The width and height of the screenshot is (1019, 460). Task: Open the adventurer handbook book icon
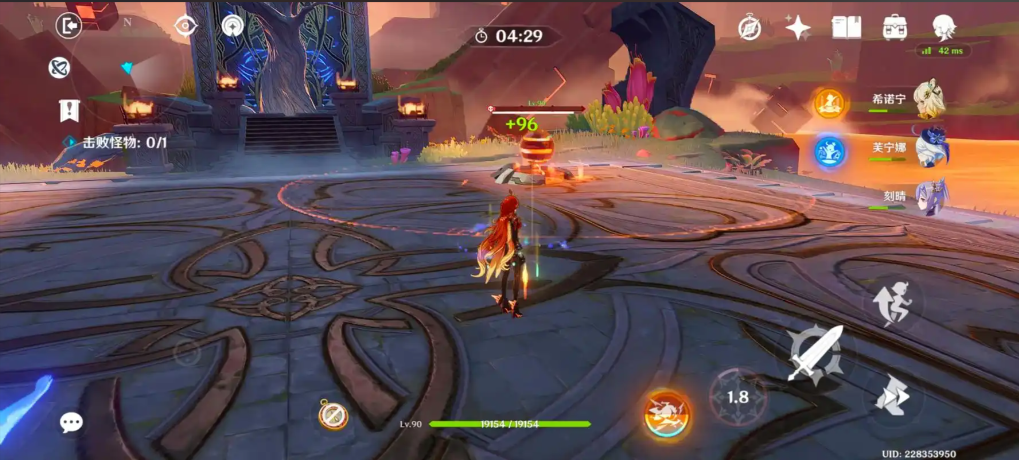[x=846, y=27]
